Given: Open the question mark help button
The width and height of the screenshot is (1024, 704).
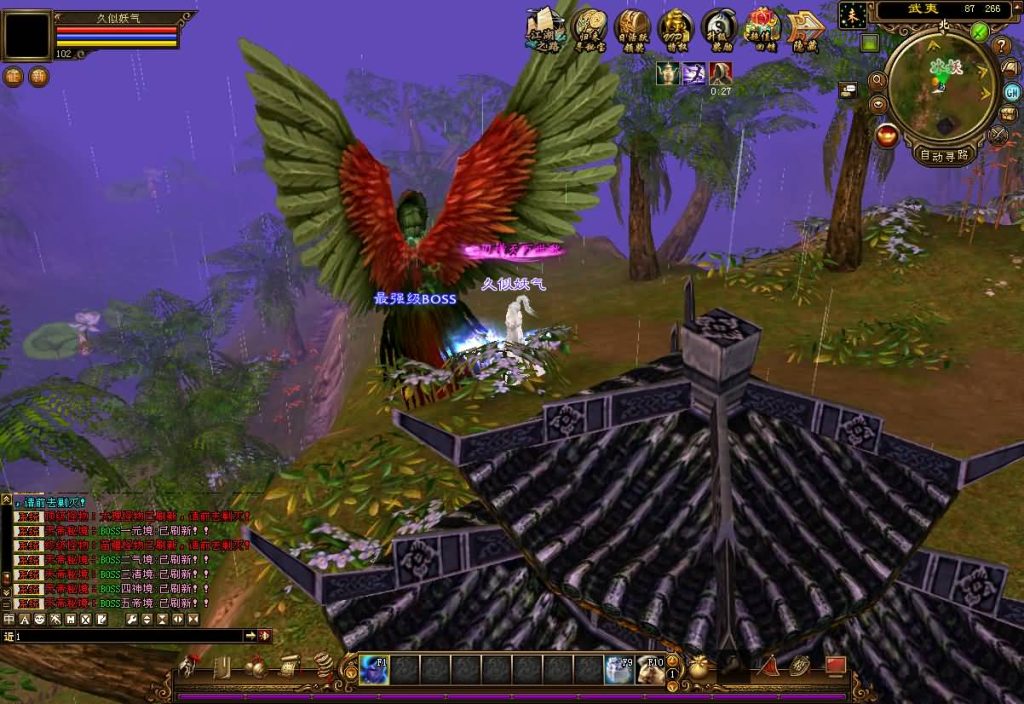Looking at the screenshot, I should pyautogui.click(x=1001, y=46).
